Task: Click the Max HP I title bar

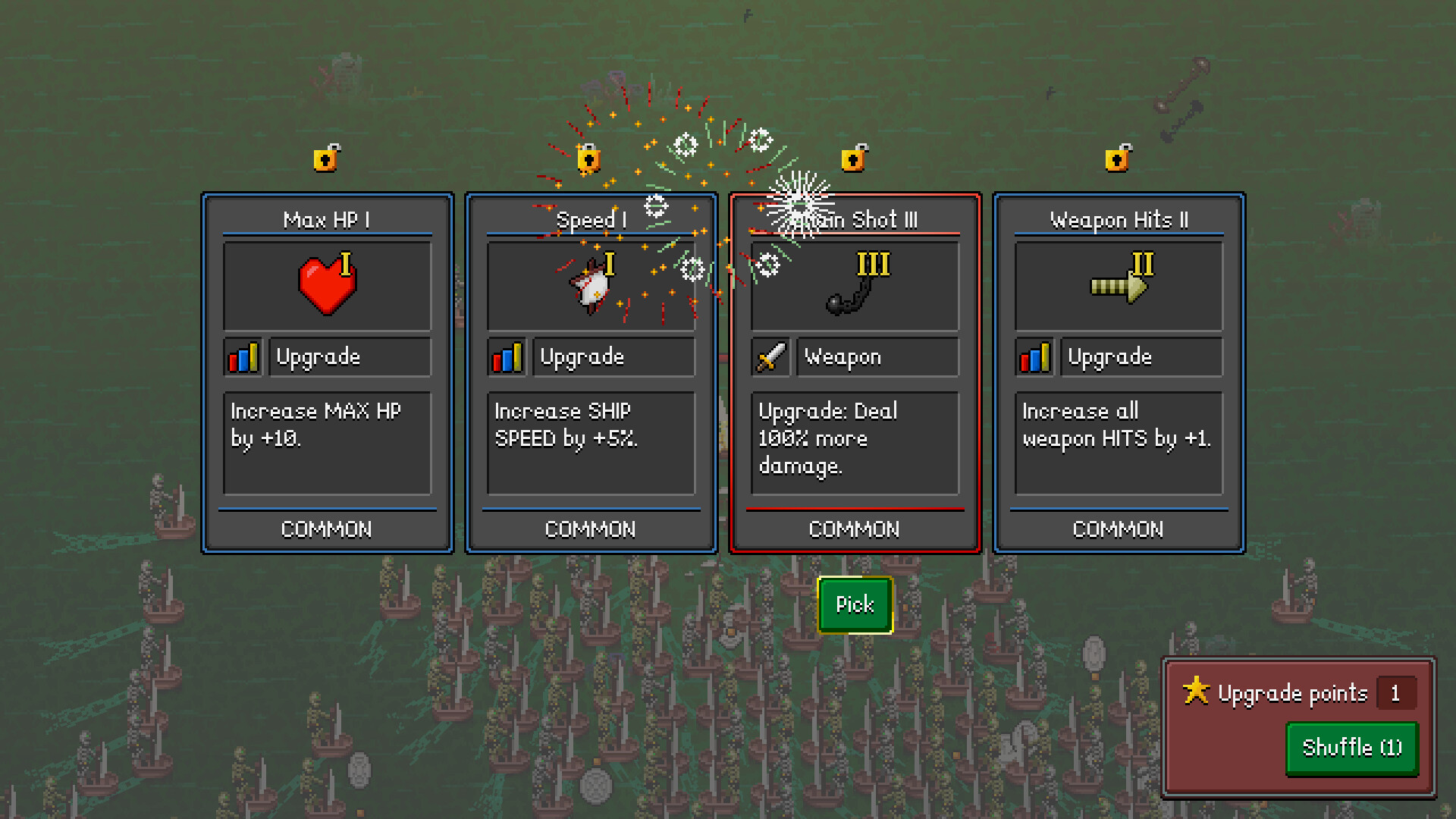Action: pos(327,219)
